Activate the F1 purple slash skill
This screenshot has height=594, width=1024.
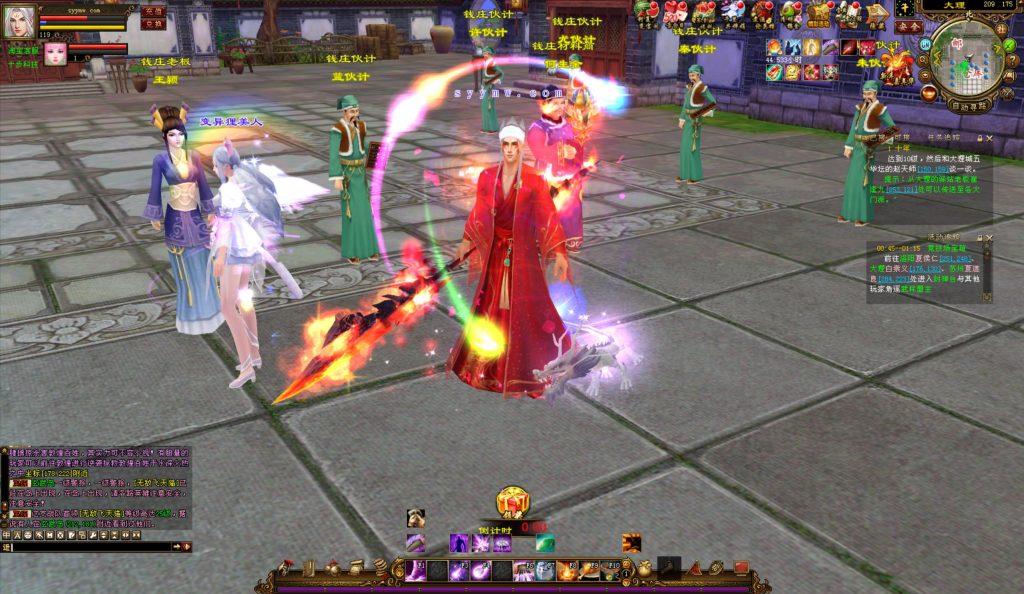[414, 570]
